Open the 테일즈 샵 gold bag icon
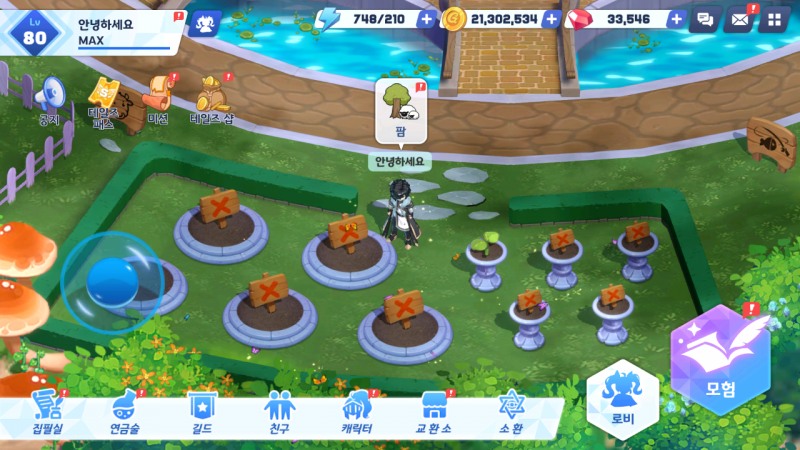800x450 pixels. point(211,97)
